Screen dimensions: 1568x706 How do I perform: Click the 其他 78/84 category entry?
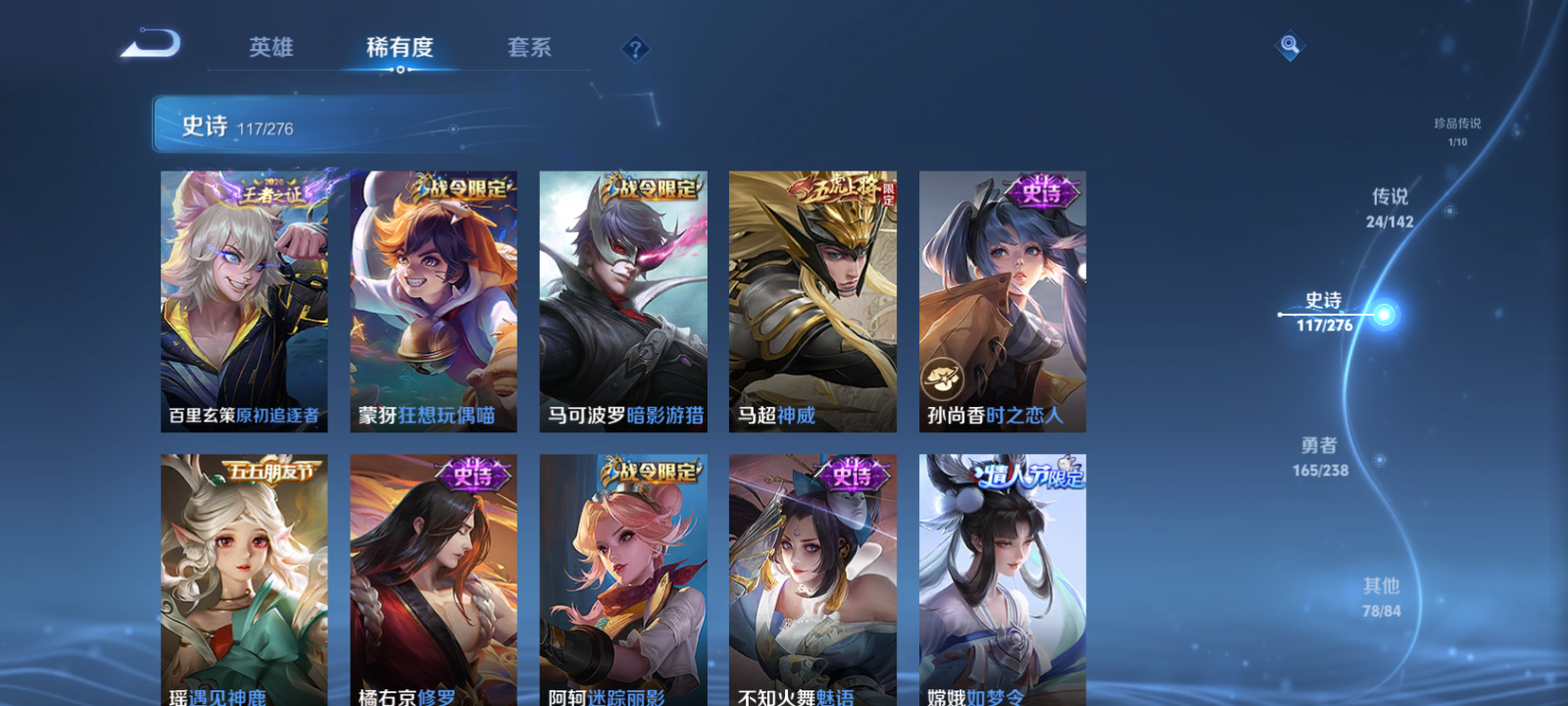[1382, 596]
